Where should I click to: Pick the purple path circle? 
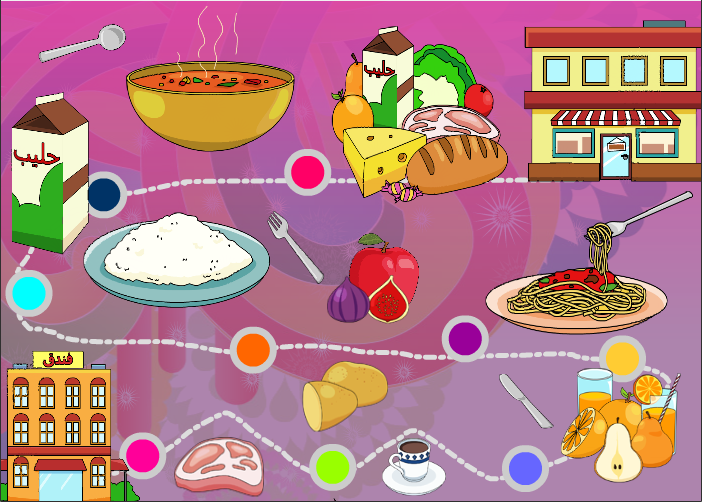[464, 338]
